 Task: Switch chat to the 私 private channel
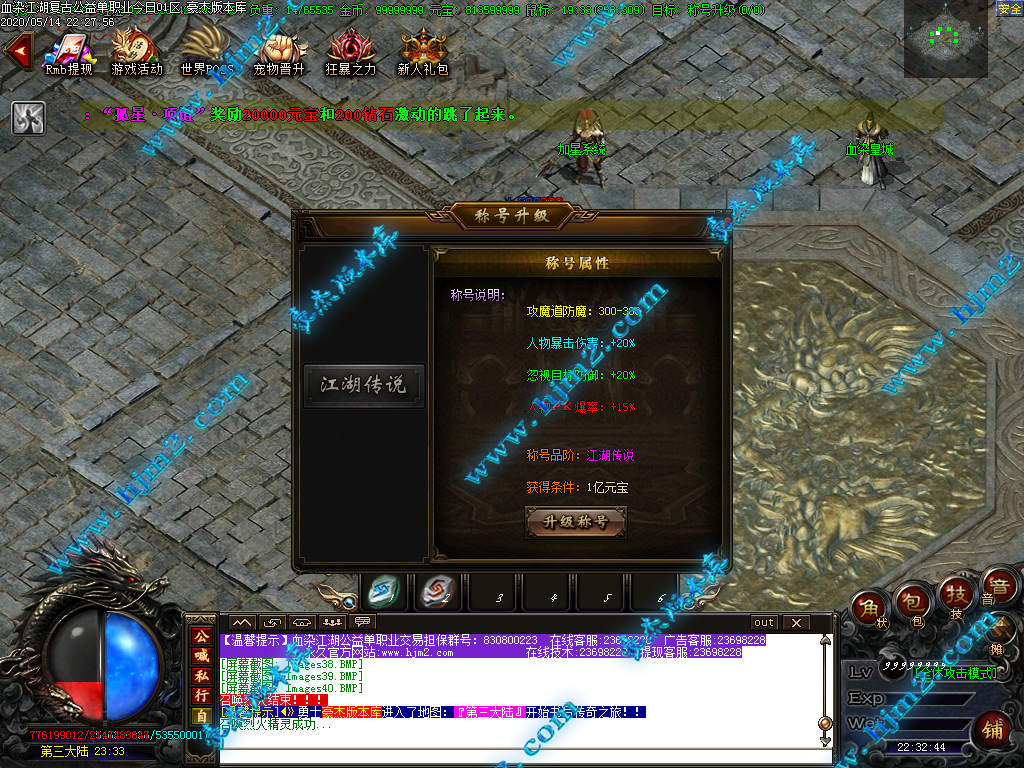click(x=201, y=673)
